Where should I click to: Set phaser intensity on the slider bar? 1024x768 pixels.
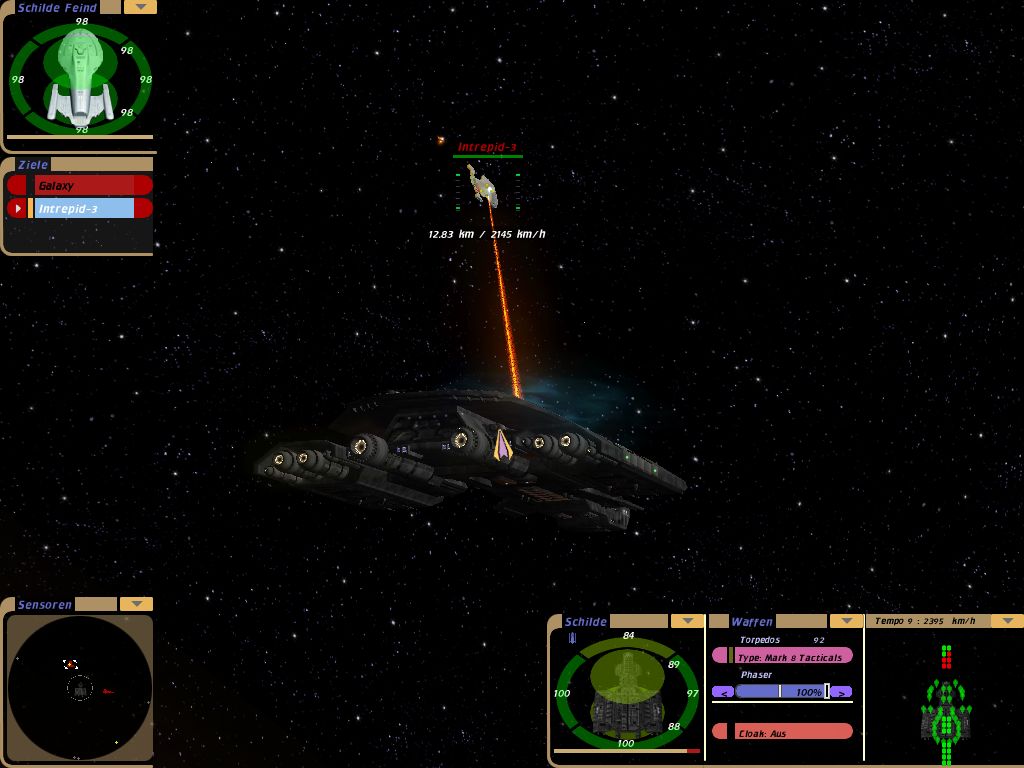780,692
